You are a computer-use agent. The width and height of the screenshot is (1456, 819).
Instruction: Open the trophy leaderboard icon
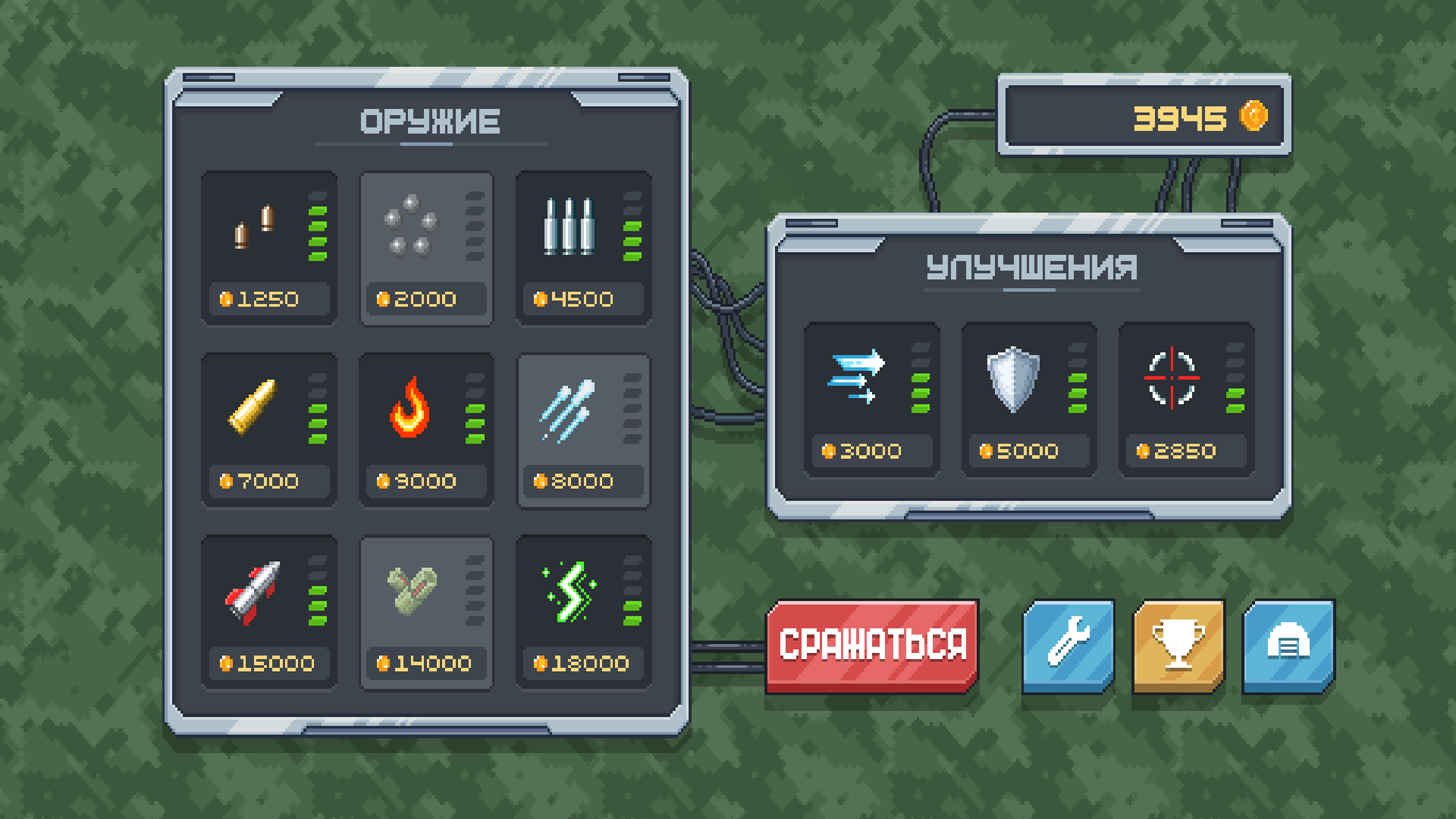tap(1178, 645)
